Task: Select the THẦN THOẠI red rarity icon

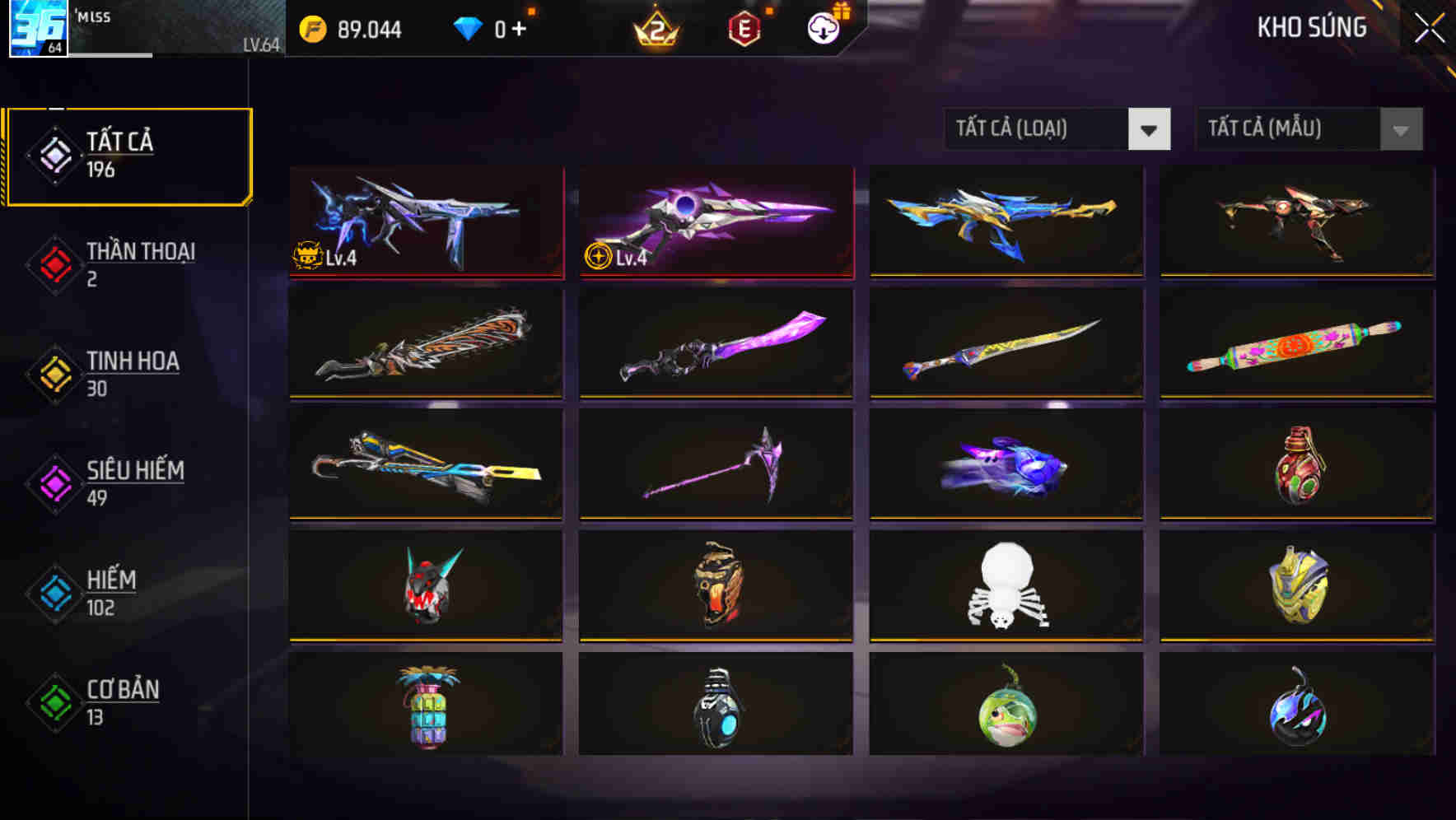Action: [x=54, y=263]
